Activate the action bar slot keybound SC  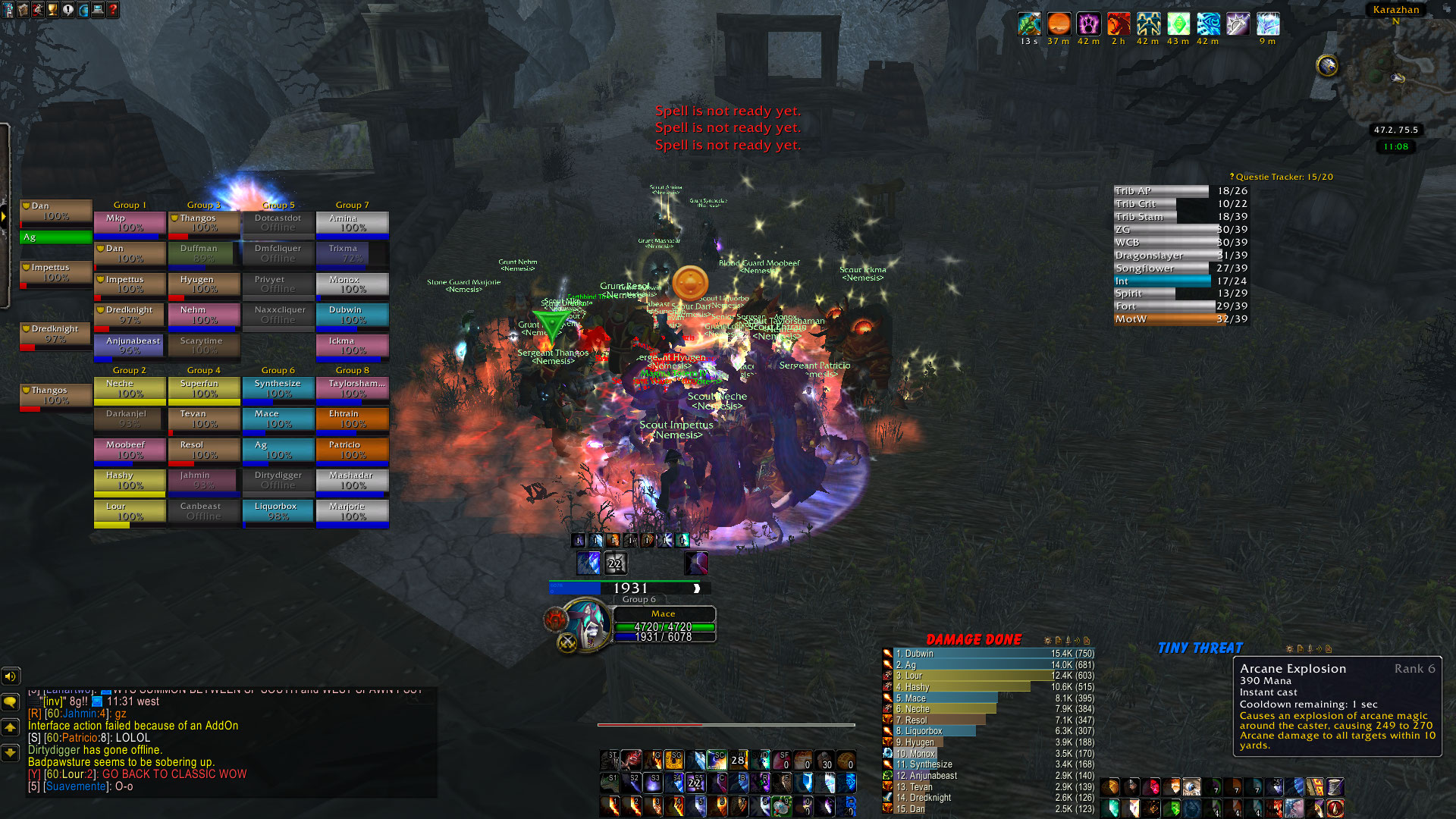click(717, 759)
